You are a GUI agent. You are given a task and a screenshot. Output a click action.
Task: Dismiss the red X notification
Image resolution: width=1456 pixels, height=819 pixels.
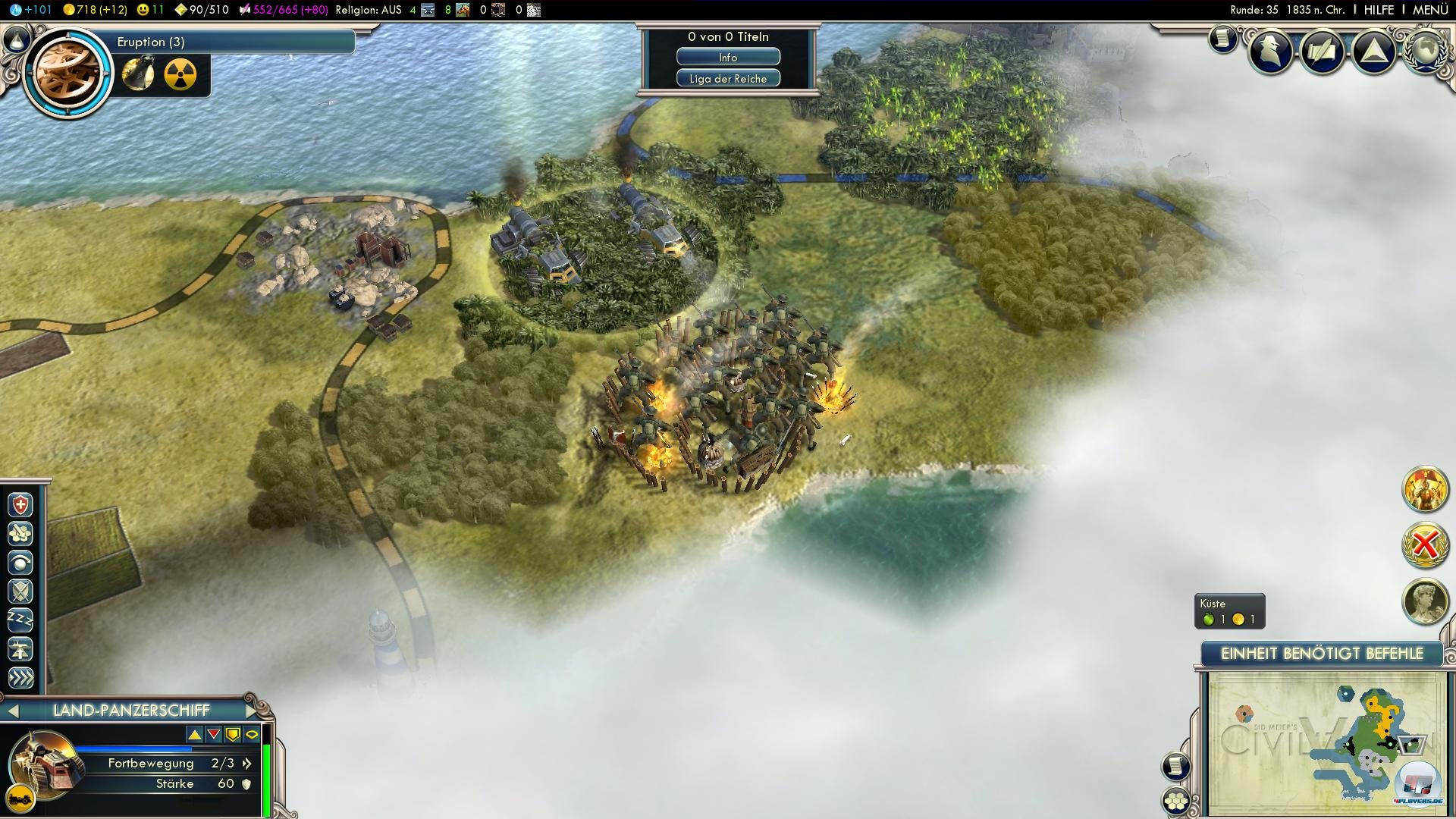pos(1425,544)
